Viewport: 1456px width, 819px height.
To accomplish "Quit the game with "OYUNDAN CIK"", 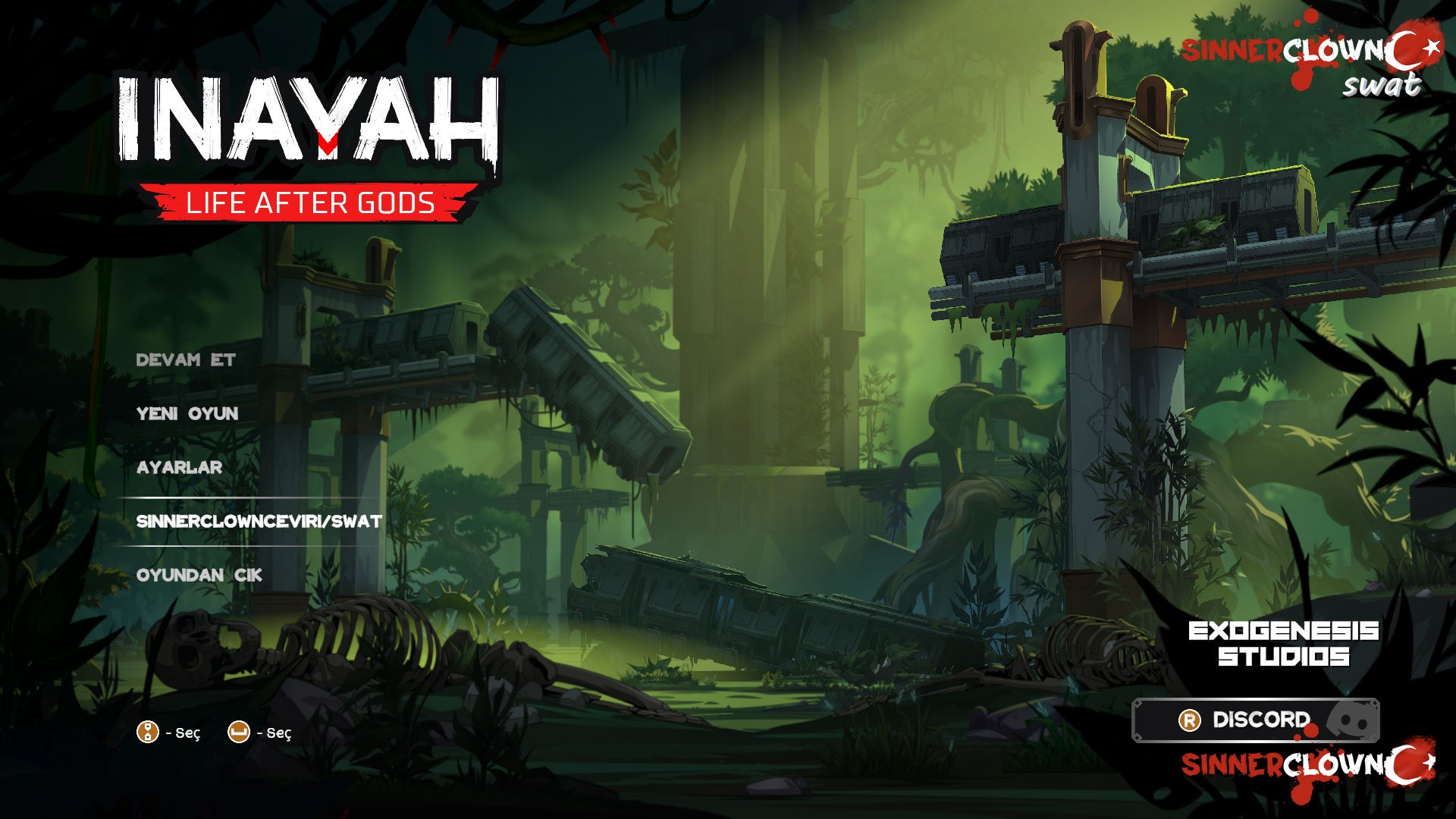I will pyautogui.click(x=199, y=576).
